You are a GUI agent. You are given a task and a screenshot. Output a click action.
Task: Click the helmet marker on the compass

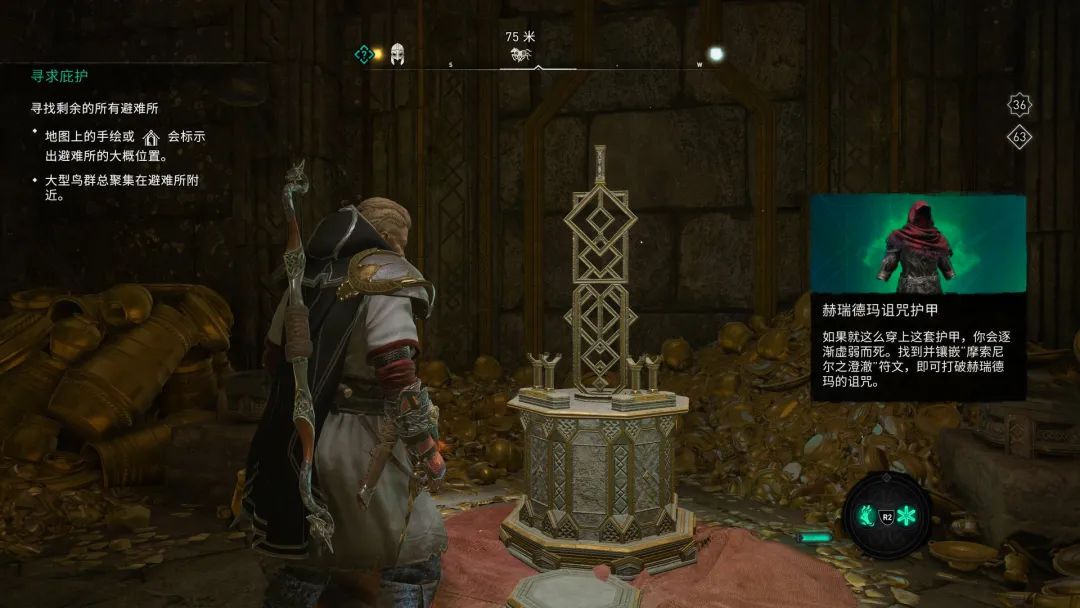click(x=397, y=54)
